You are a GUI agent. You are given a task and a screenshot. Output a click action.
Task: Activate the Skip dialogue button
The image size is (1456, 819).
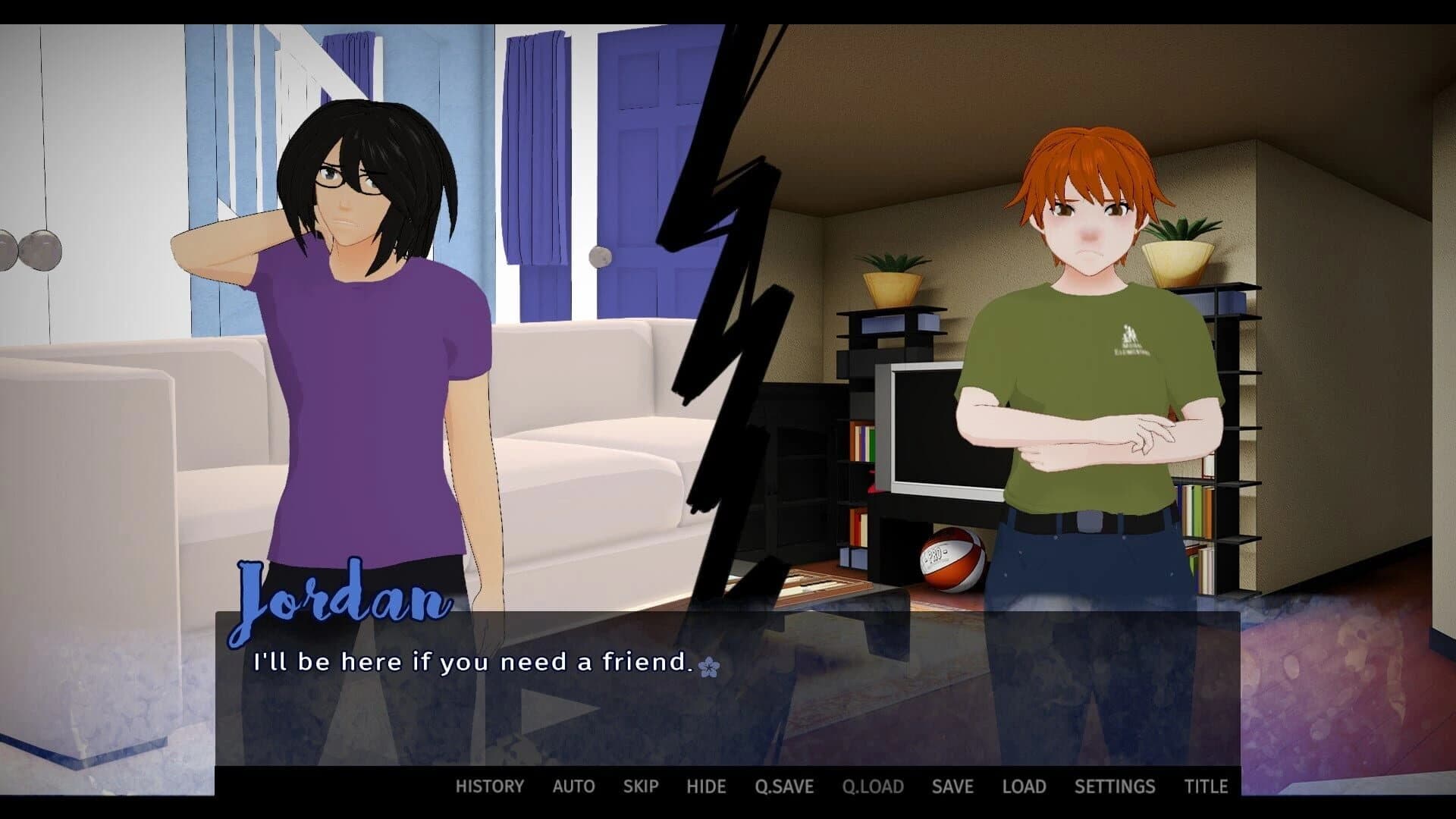641,786
